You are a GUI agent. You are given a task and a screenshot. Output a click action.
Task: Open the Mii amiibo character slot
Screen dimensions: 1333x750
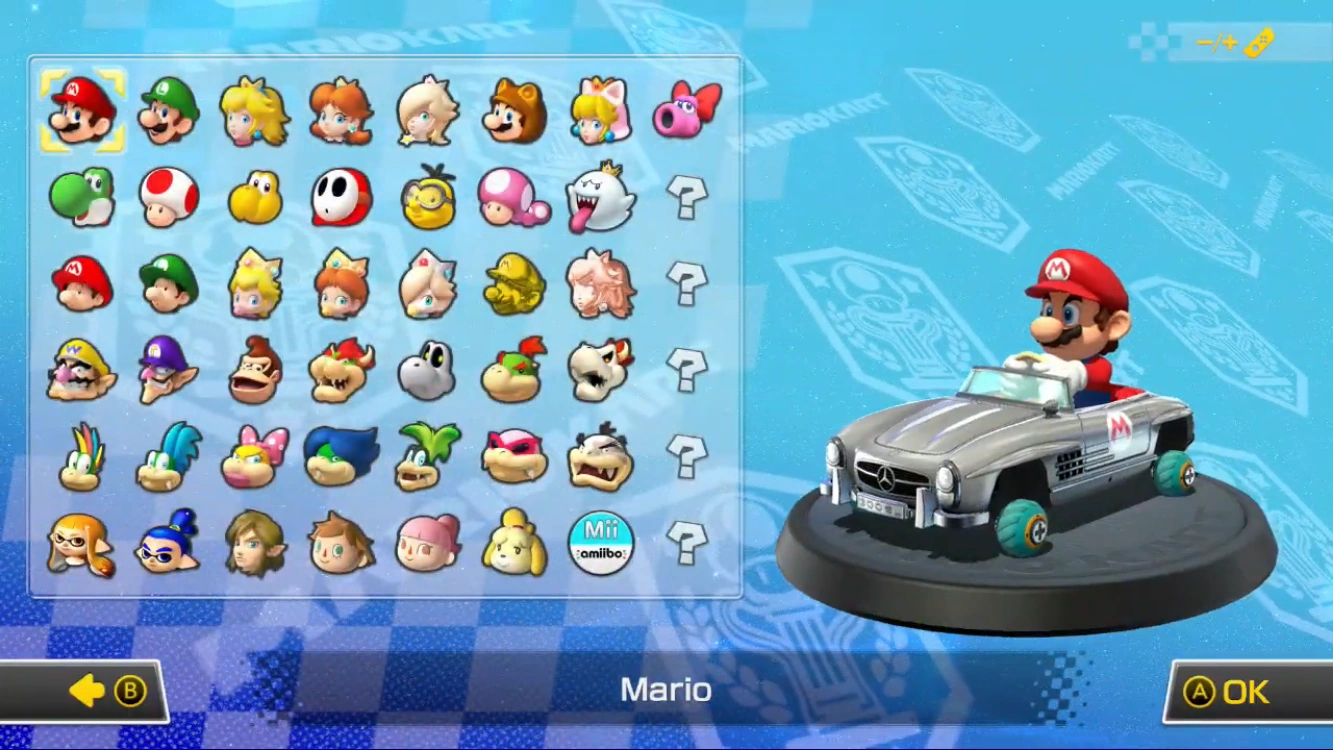(x=601, y=543)
